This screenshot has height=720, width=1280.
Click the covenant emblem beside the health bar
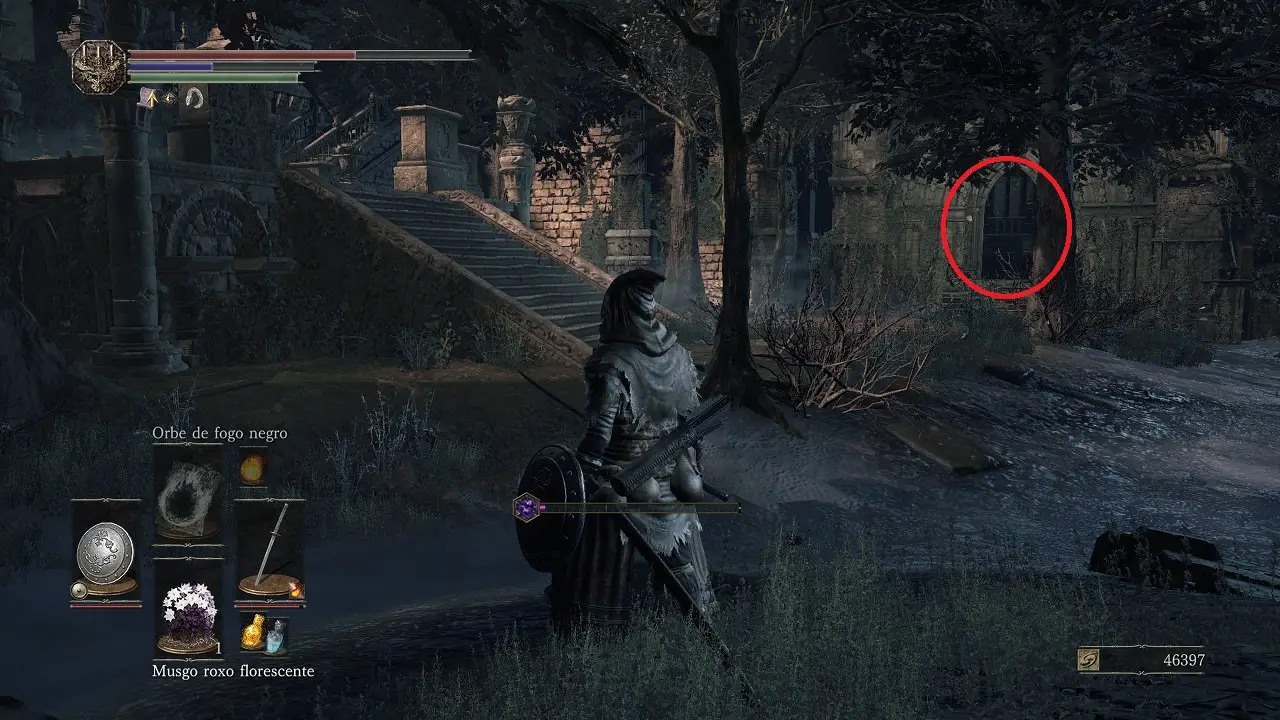[98, 67]
